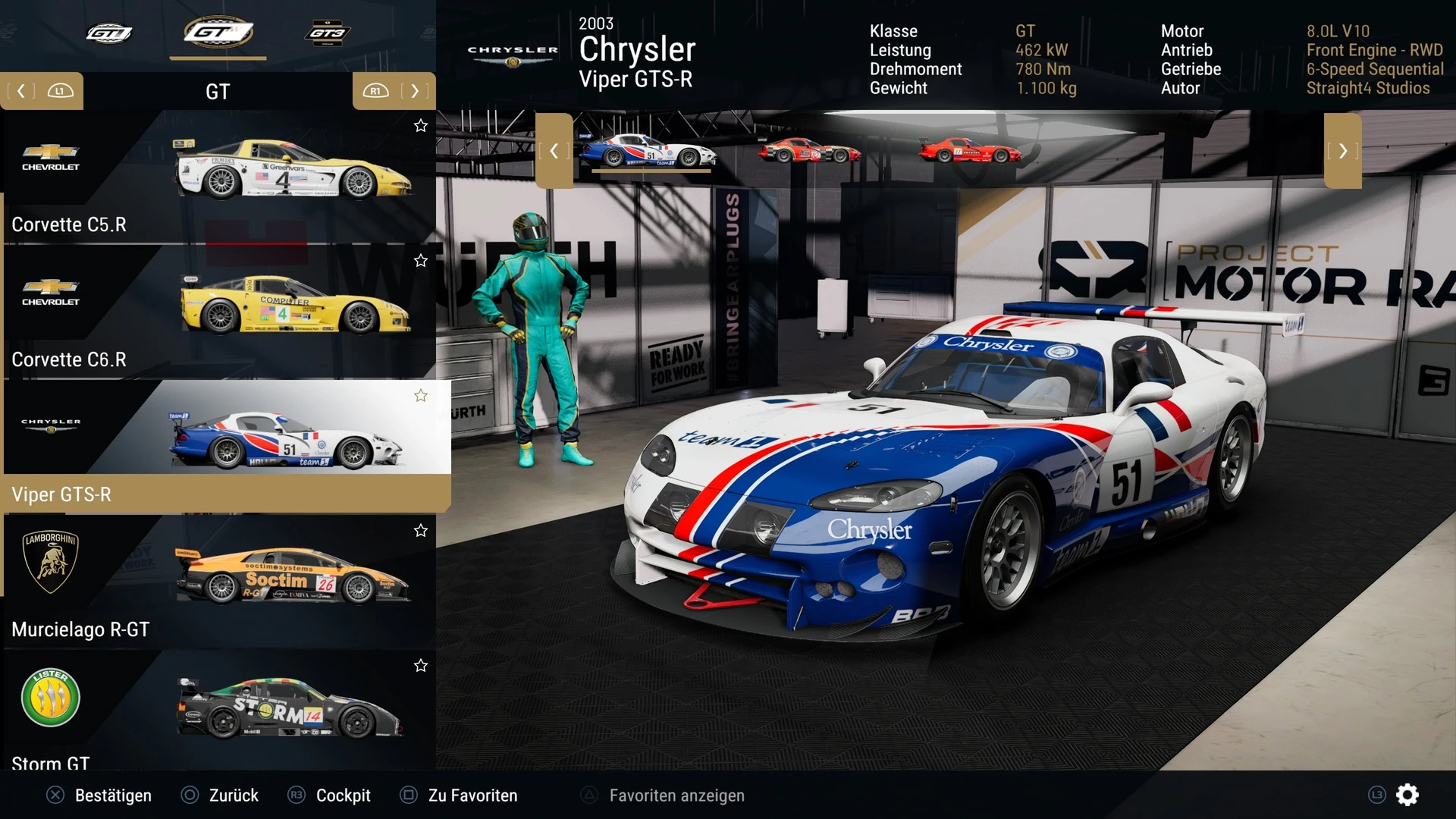
Task: Select the white-blue number 51 livery thumbnail
Action: point(648,150)
